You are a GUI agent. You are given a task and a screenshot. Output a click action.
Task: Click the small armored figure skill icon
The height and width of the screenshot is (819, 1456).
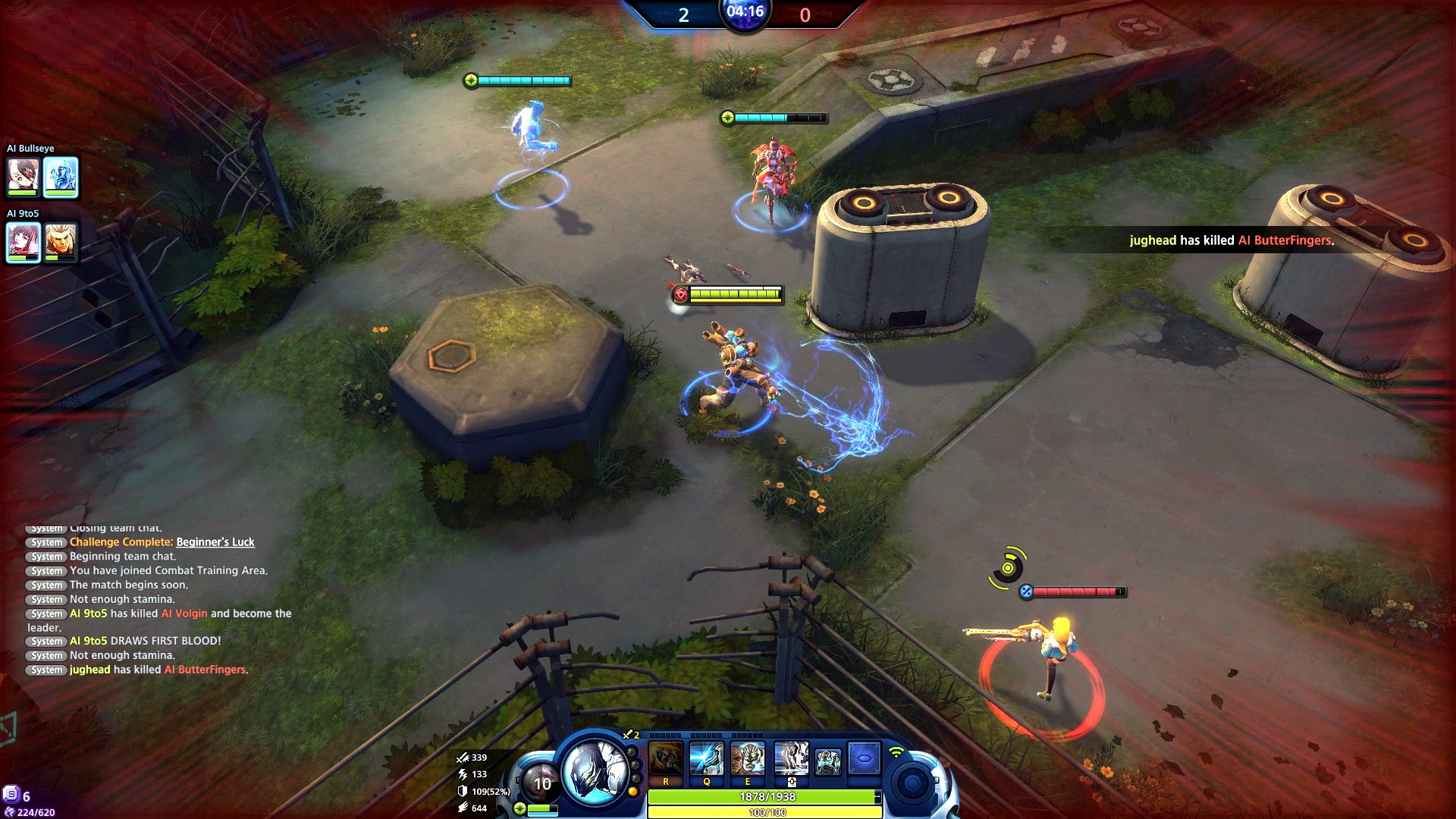pyautogui.click(x=827, y=761)
